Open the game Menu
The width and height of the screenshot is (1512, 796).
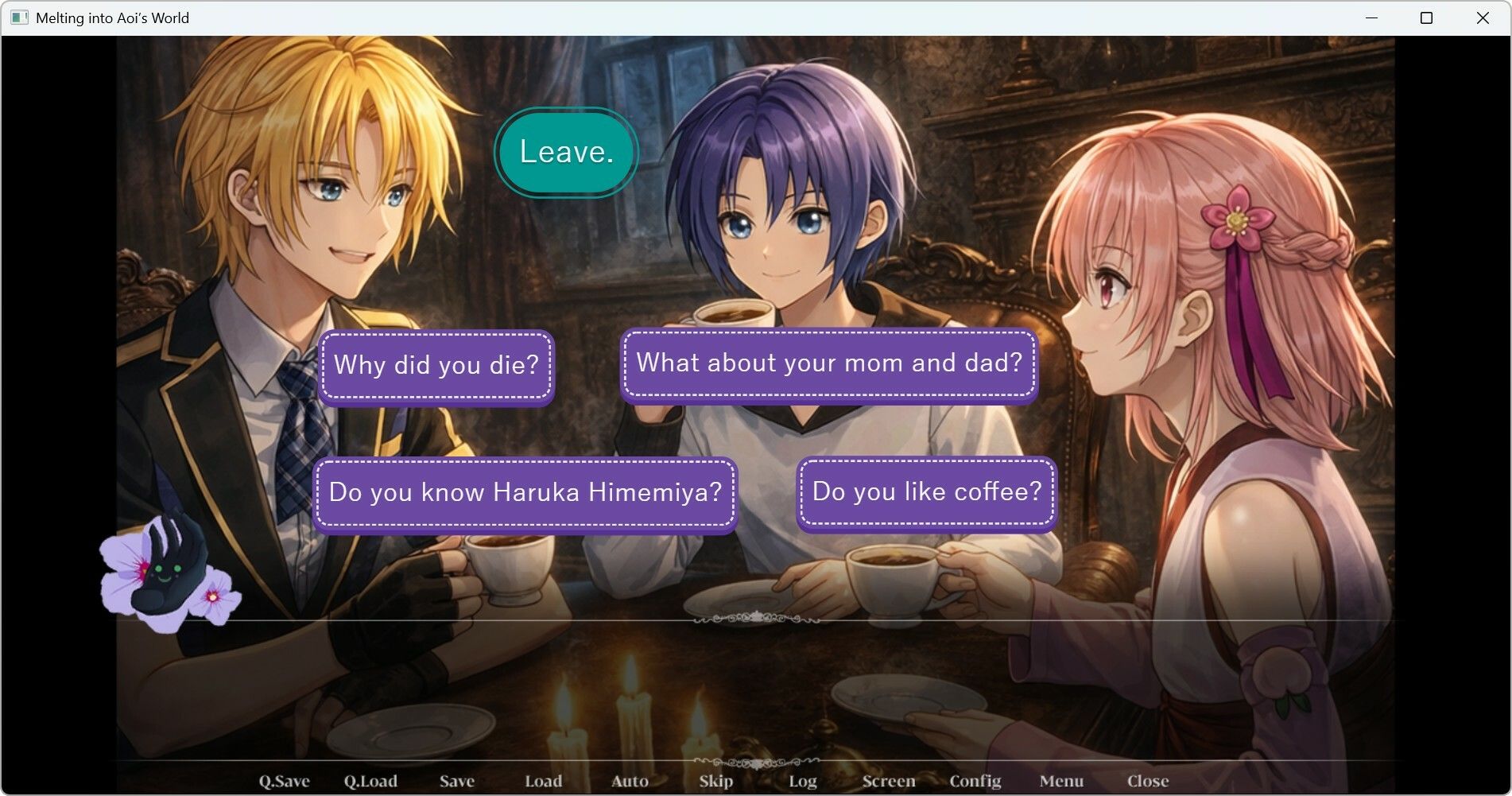click(x=1061, y=781)
